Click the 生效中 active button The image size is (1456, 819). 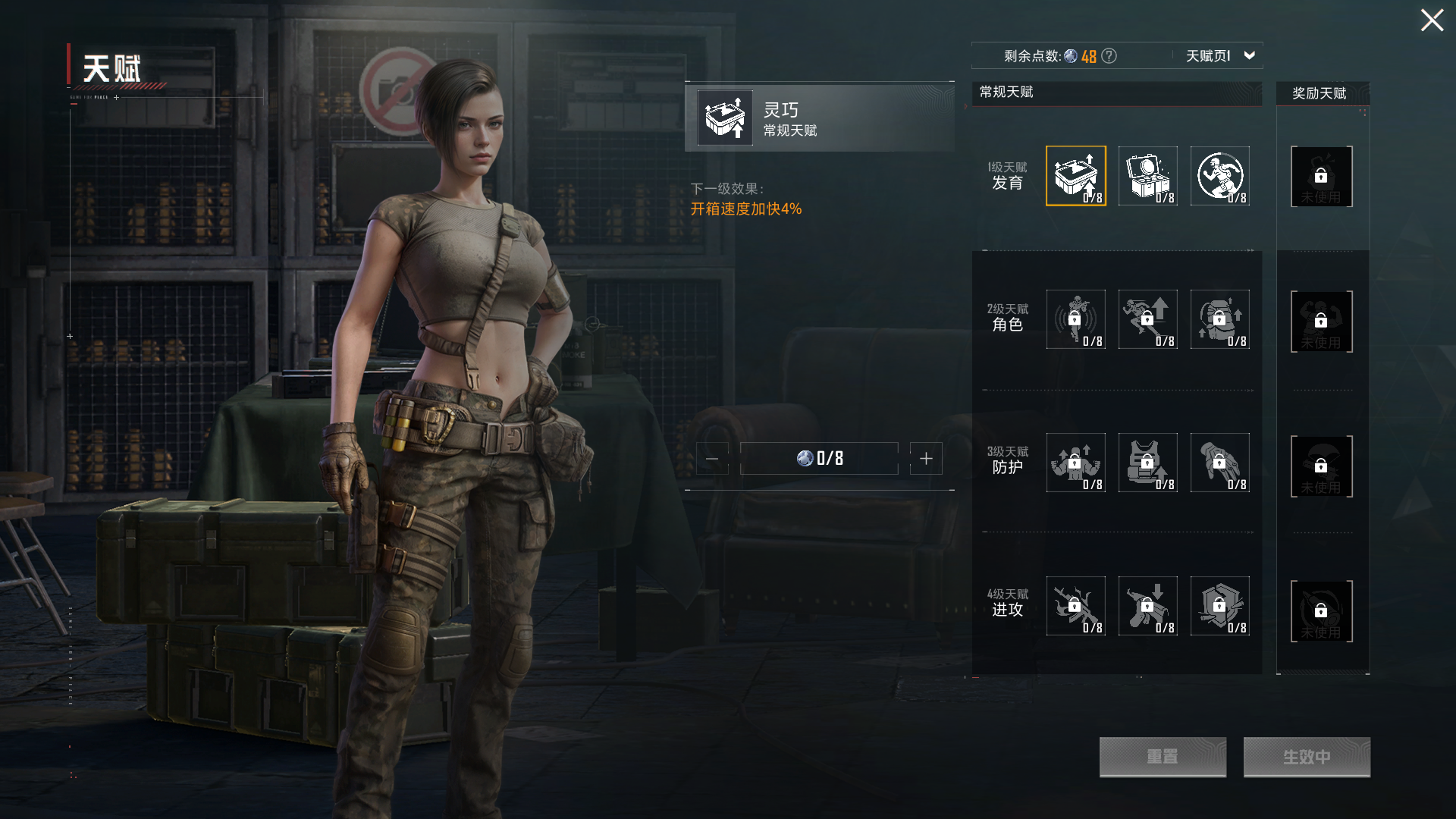click(x=1306, y=757)
